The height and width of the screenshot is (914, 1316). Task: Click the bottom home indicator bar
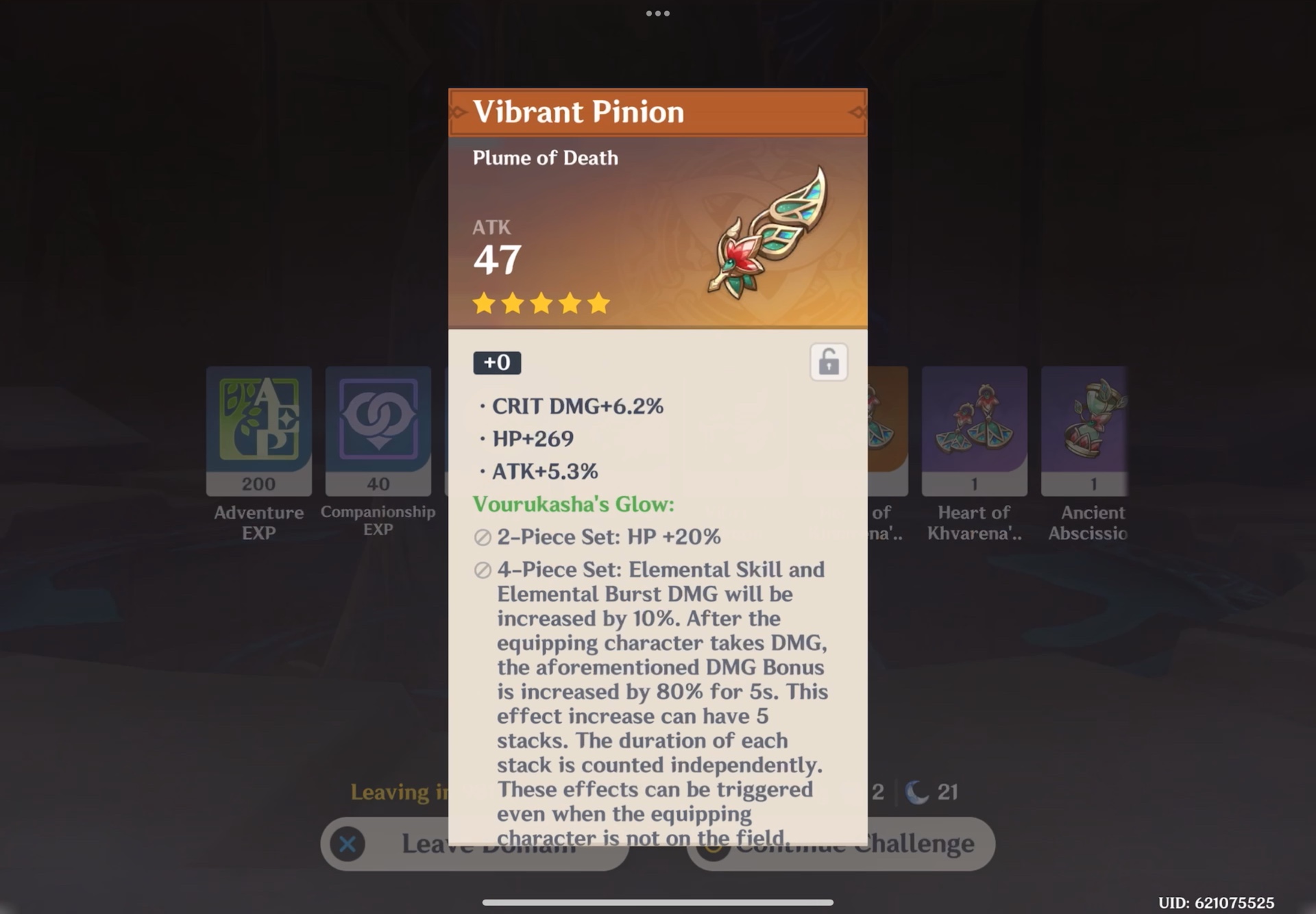(x=657, y=902)
